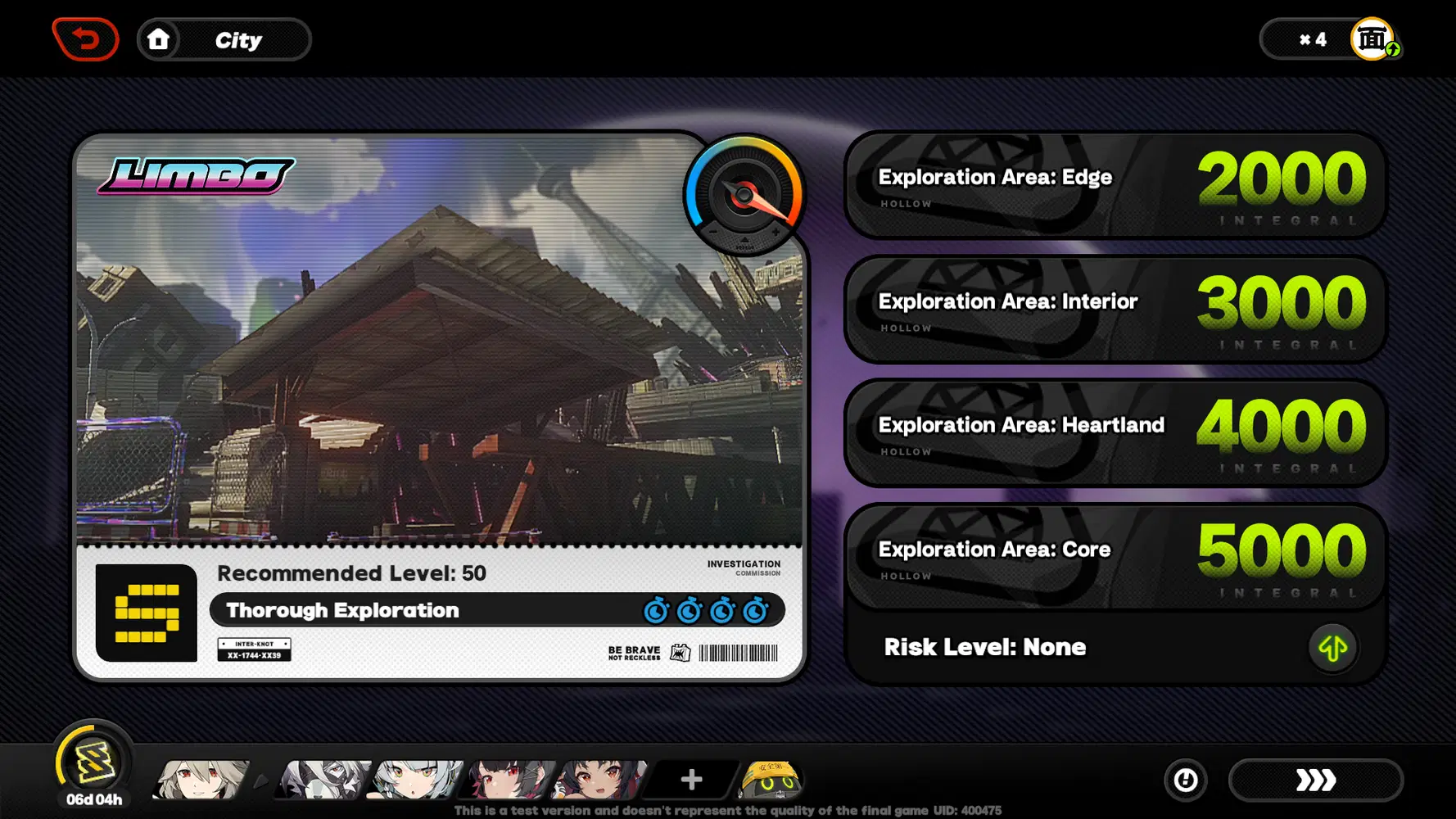Click the red back arrow icon
The image size is (1456, 819).
(86, 38)
